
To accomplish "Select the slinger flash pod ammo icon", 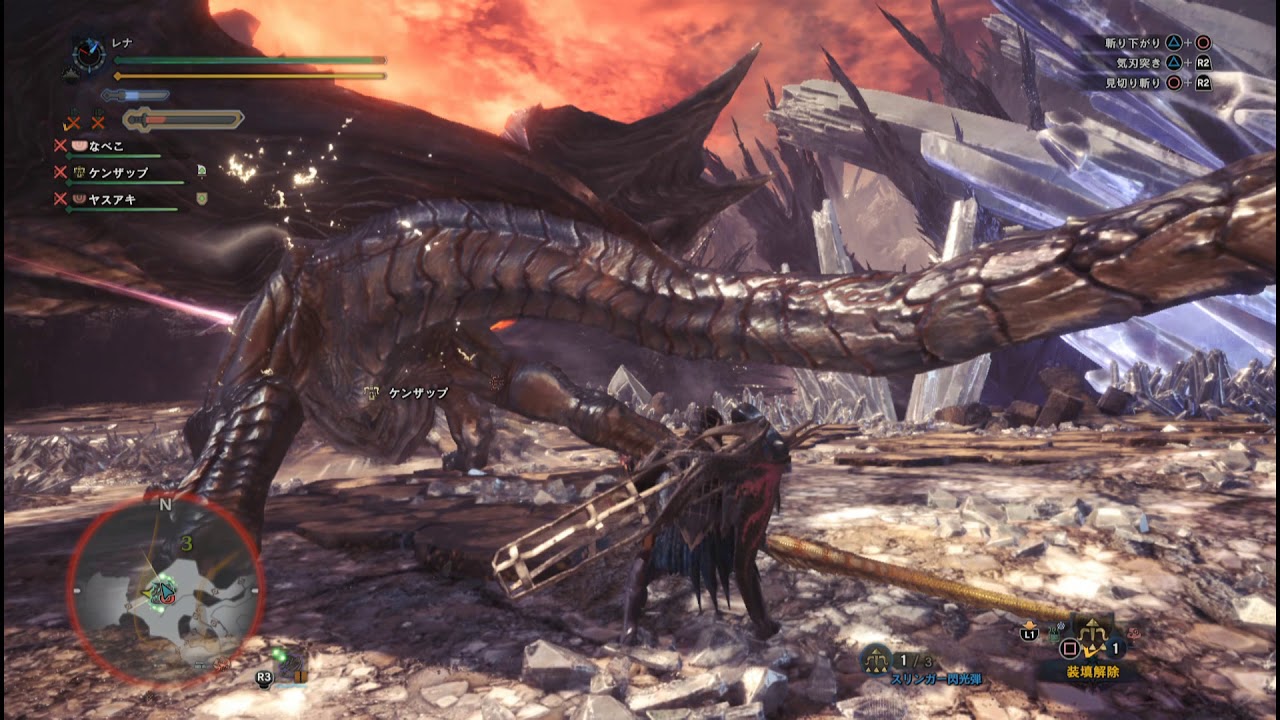I will 877,658.
